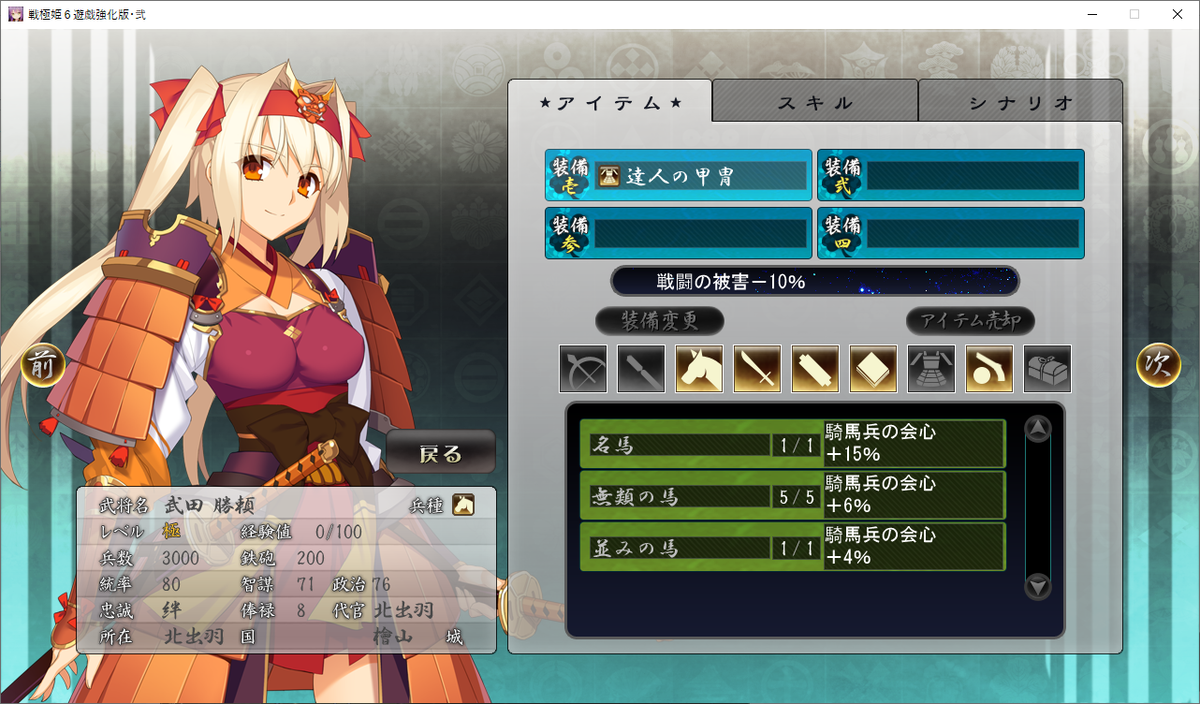Show the horse item category
Image resolution: width=1200 pixels, height=704 pixels.
click(x=699, y=369)
